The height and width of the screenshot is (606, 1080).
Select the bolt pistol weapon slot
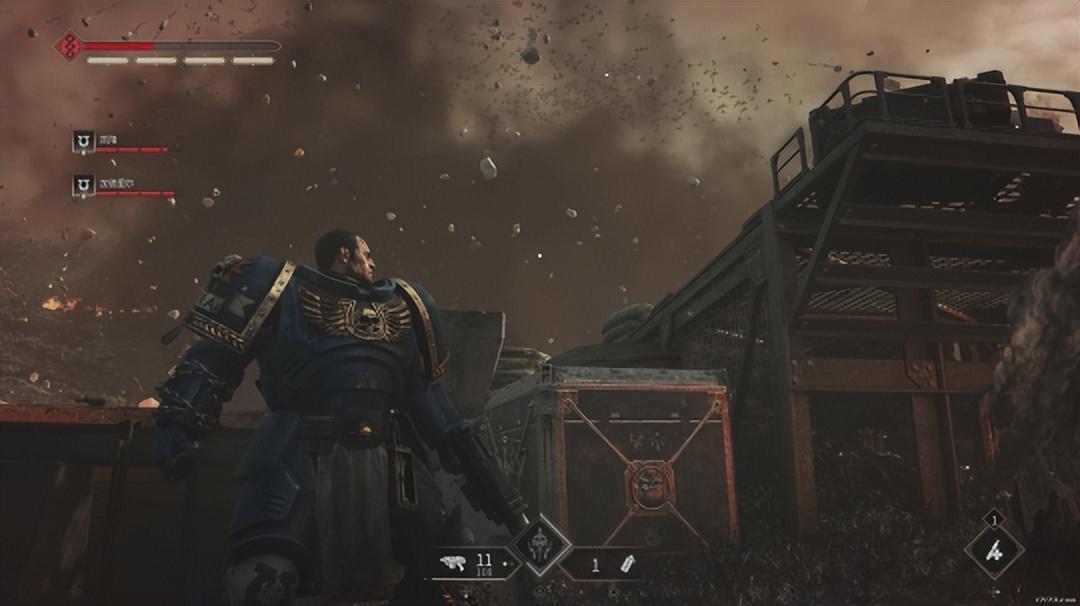[x=469, y=563]
